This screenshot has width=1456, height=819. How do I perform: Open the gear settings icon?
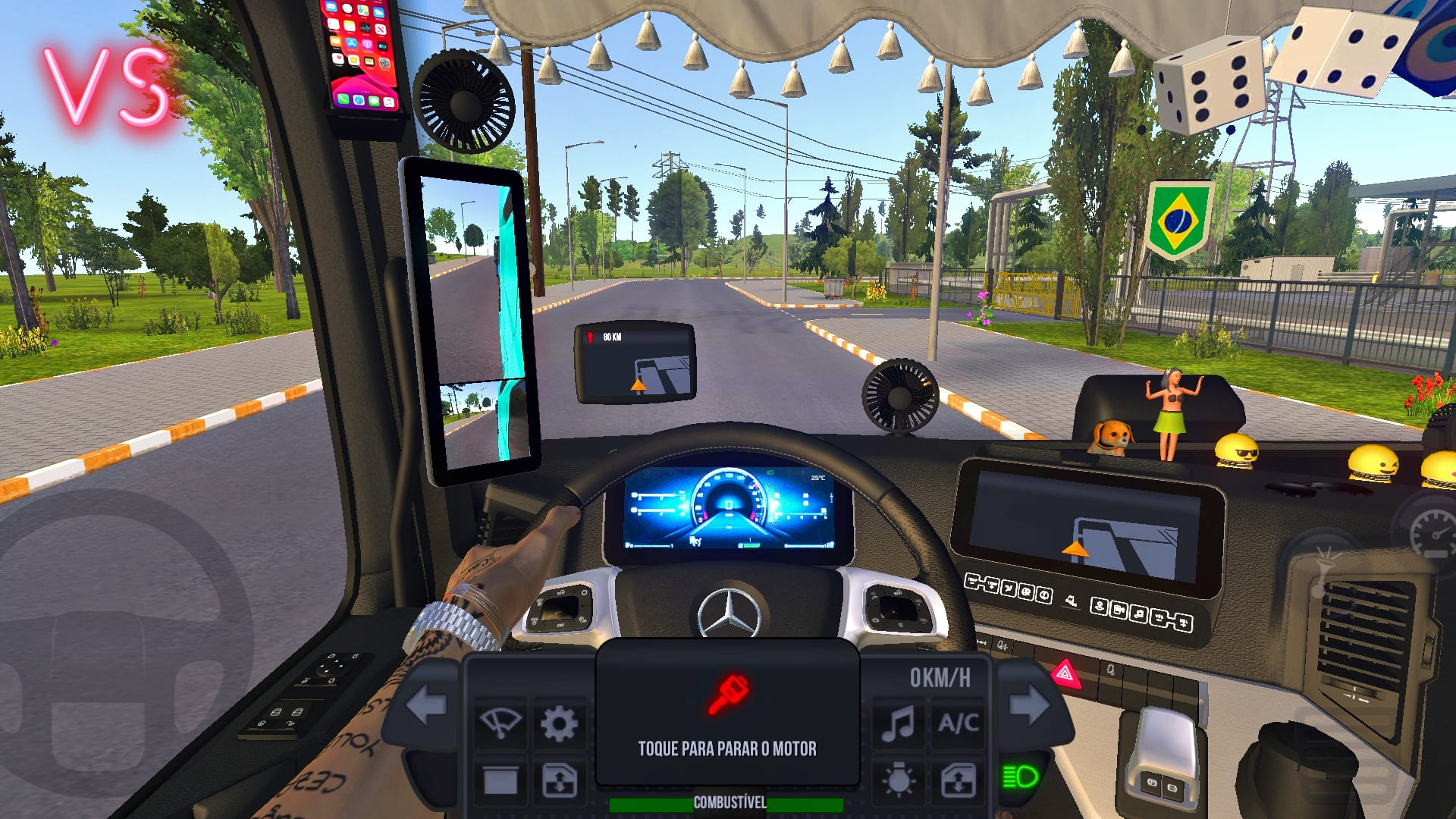(x=559, y=723)
